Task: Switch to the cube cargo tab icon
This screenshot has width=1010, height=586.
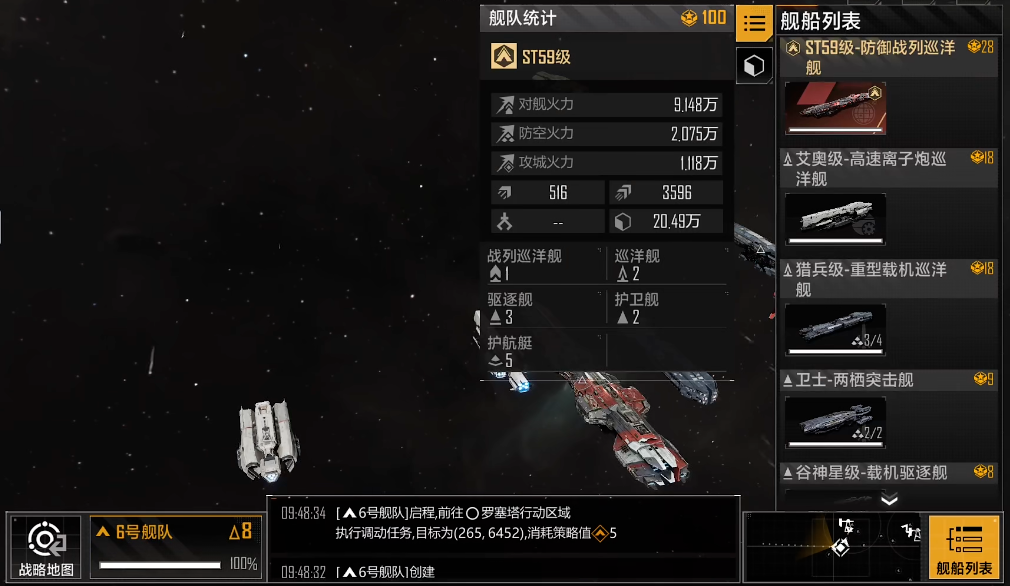Action: pyautogui.click(x=754, y=66)
